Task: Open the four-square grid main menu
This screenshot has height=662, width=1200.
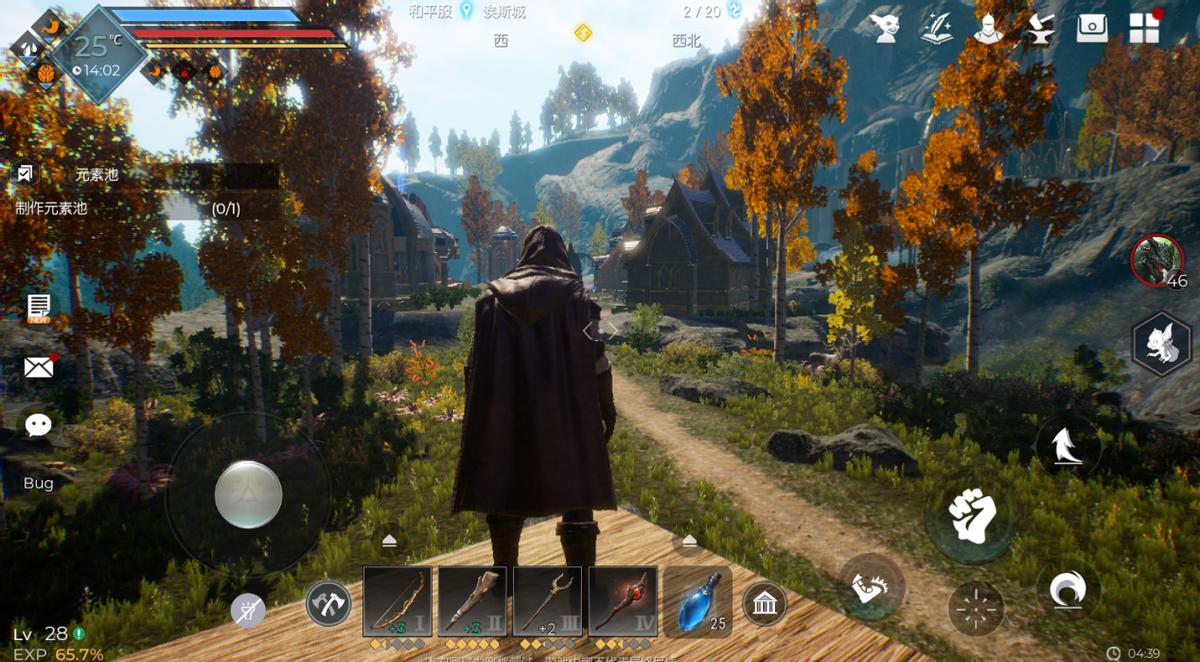Action: (x=1144, y=28)
